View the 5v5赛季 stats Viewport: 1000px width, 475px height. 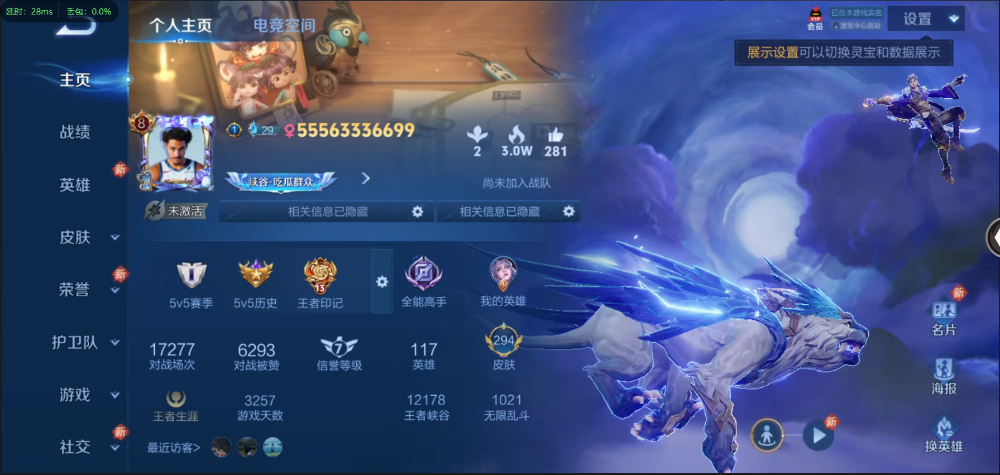point(191,282)
